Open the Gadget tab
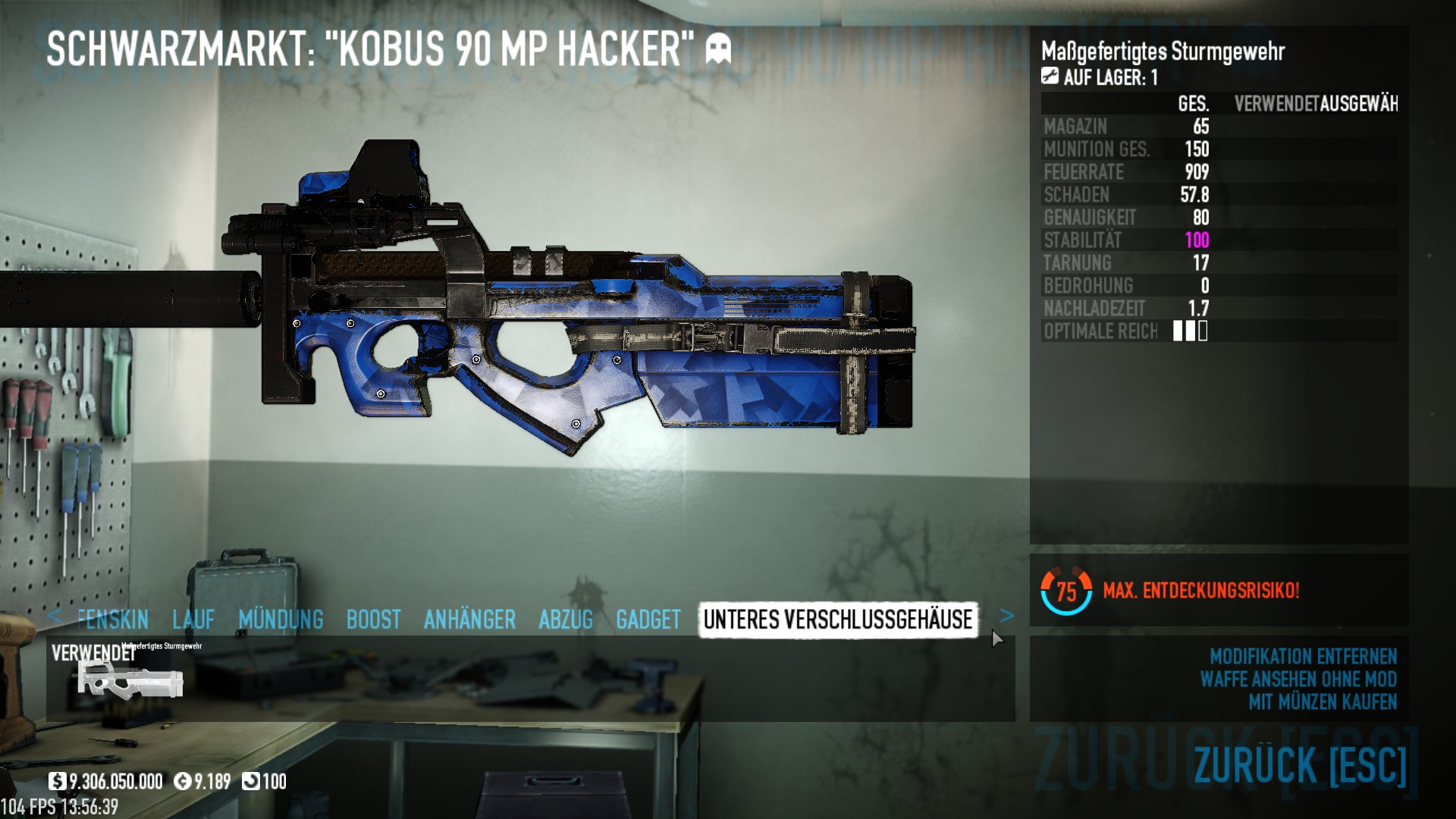Viewport: 1456px width, 819px height. pos(648,620)
